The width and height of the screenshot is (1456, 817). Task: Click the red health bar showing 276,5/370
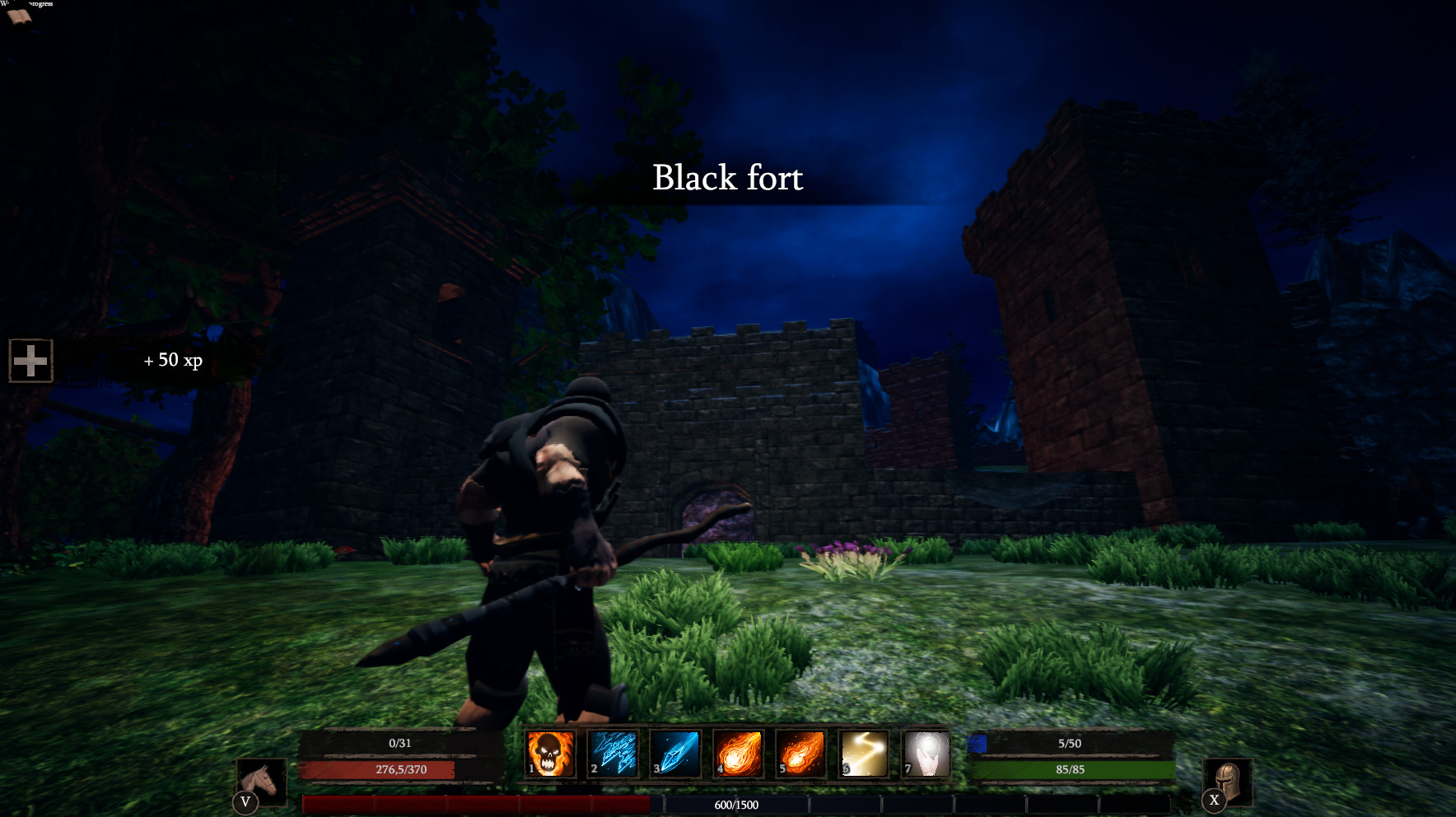pos(400,770)
